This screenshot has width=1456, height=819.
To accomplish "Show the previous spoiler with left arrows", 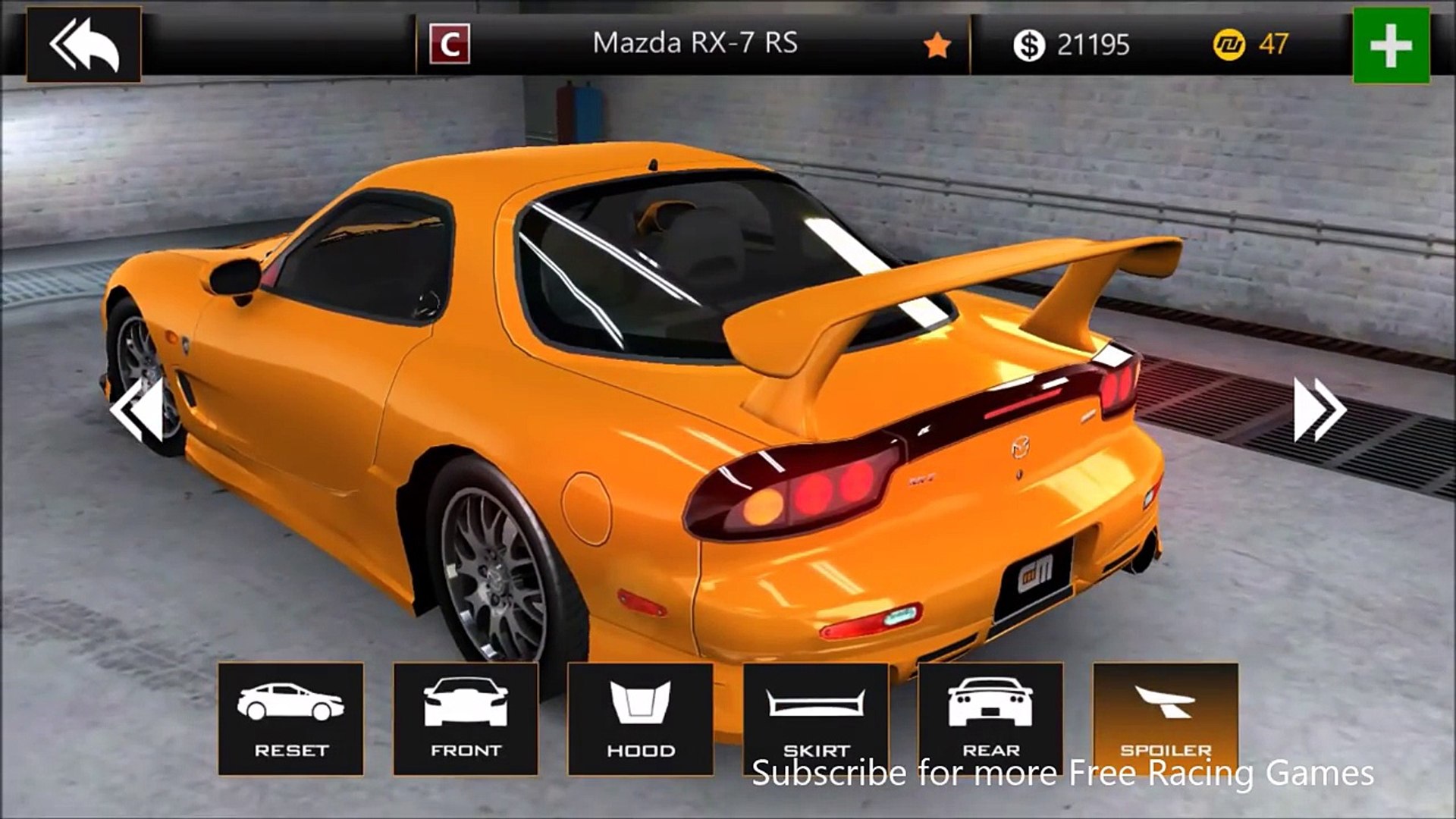I will [x=137, y=410].
